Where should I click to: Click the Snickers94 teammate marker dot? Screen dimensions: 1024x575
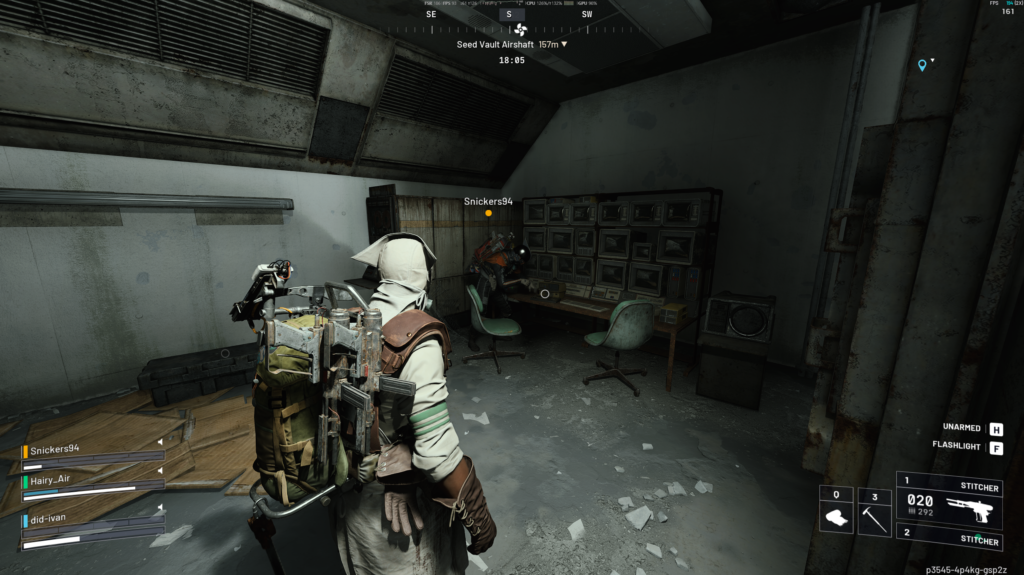click(x=488, y=213)
